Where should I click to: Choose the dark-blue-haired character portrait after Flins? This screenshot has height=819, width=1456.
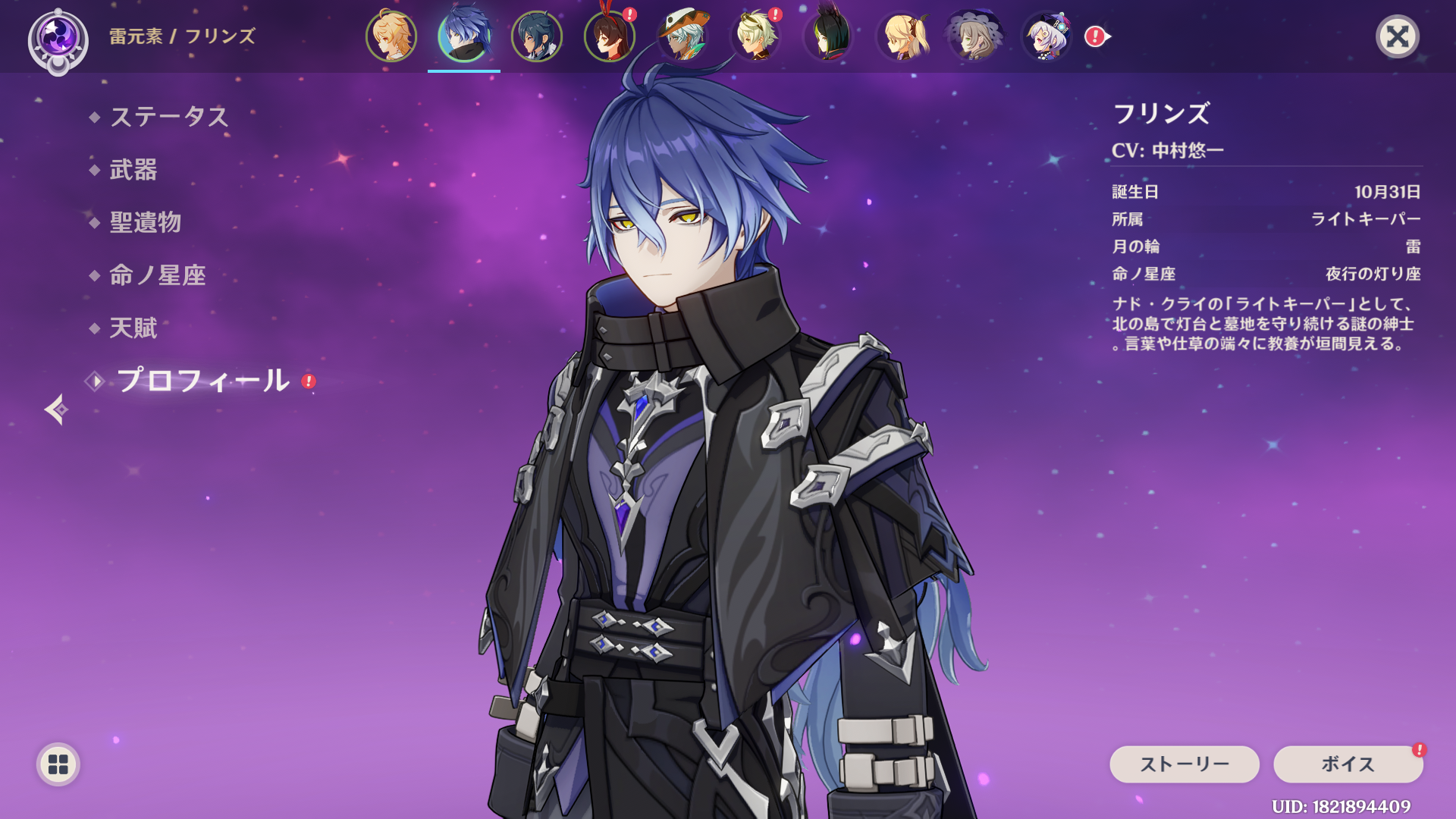537,36
